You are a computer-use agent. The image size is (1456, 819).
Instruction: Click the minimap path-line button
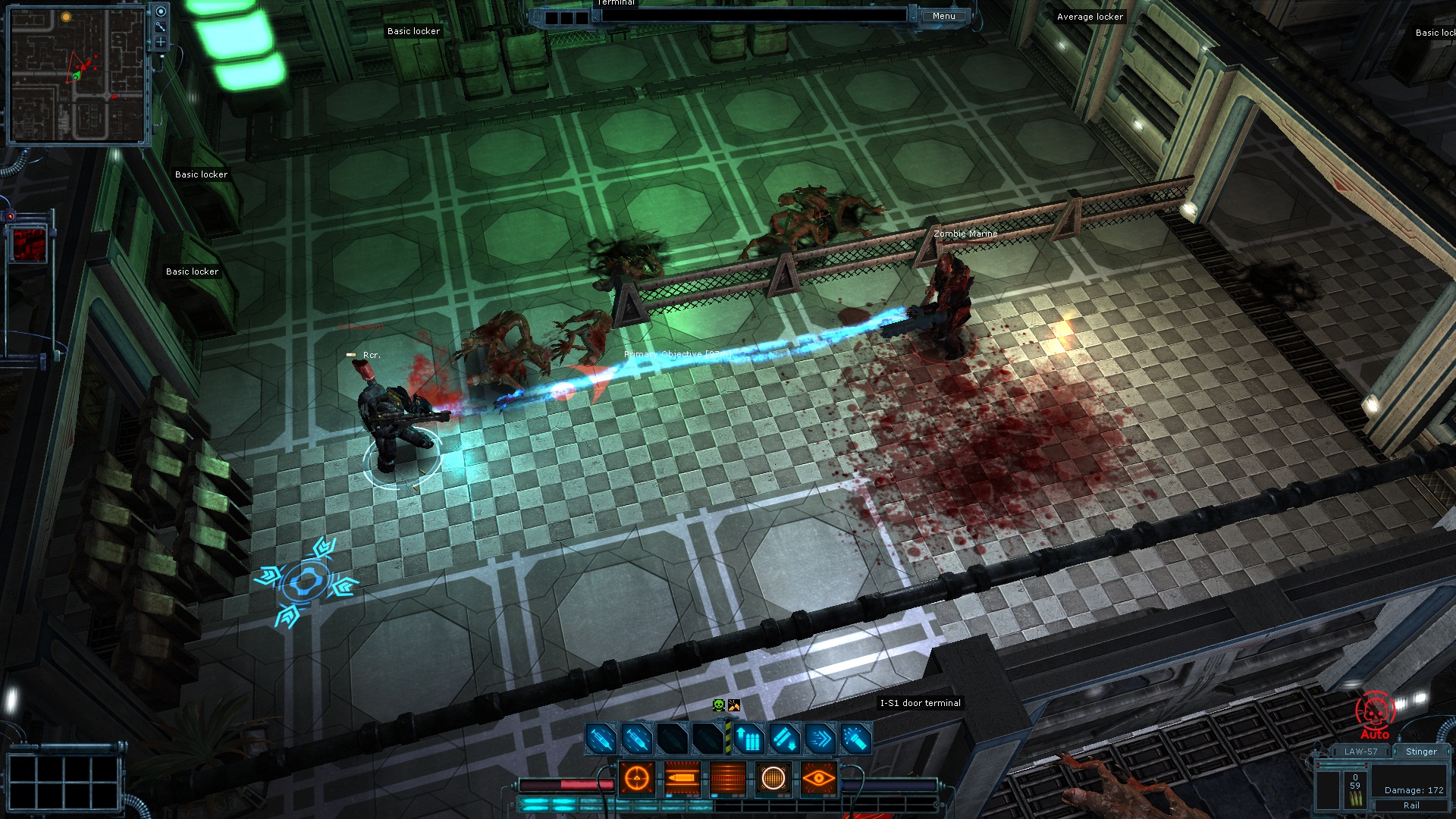pos(161,27)
